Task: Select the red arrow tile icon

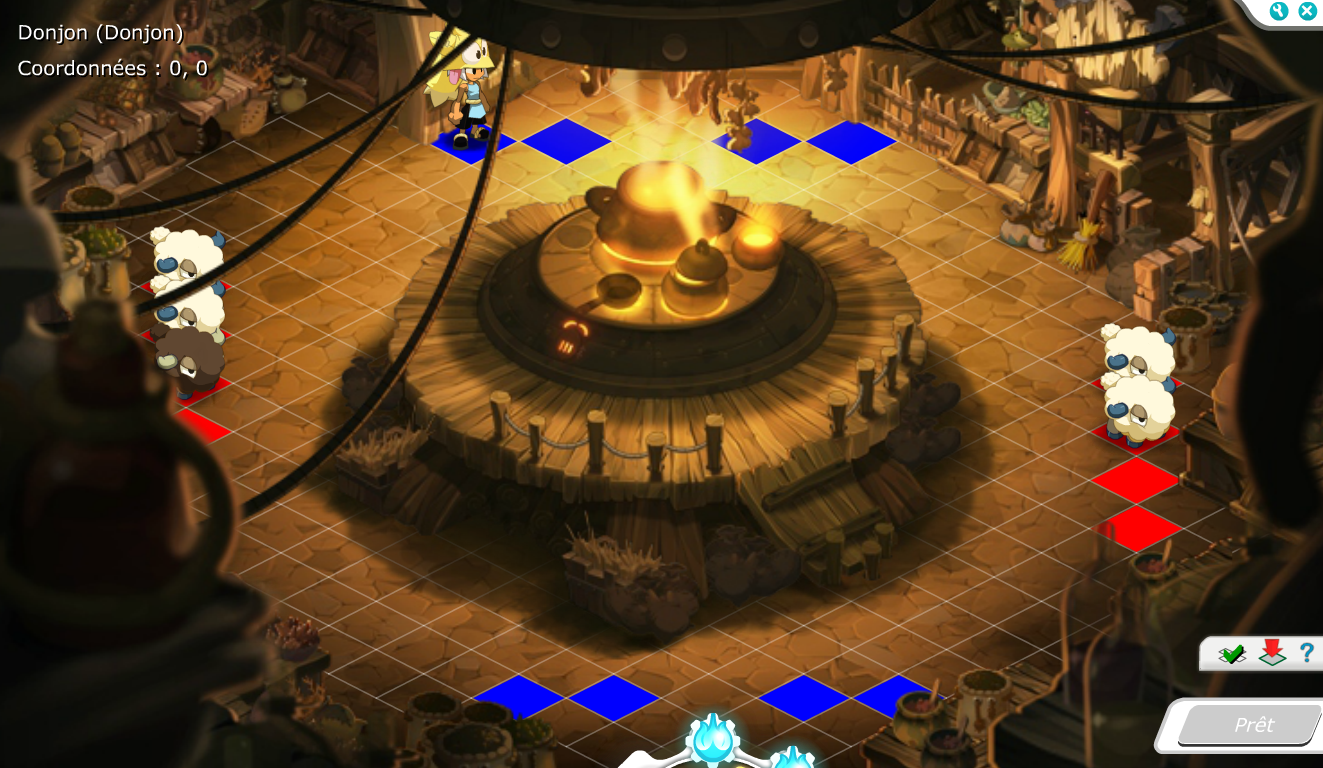Action: (x=1272, y=653)
